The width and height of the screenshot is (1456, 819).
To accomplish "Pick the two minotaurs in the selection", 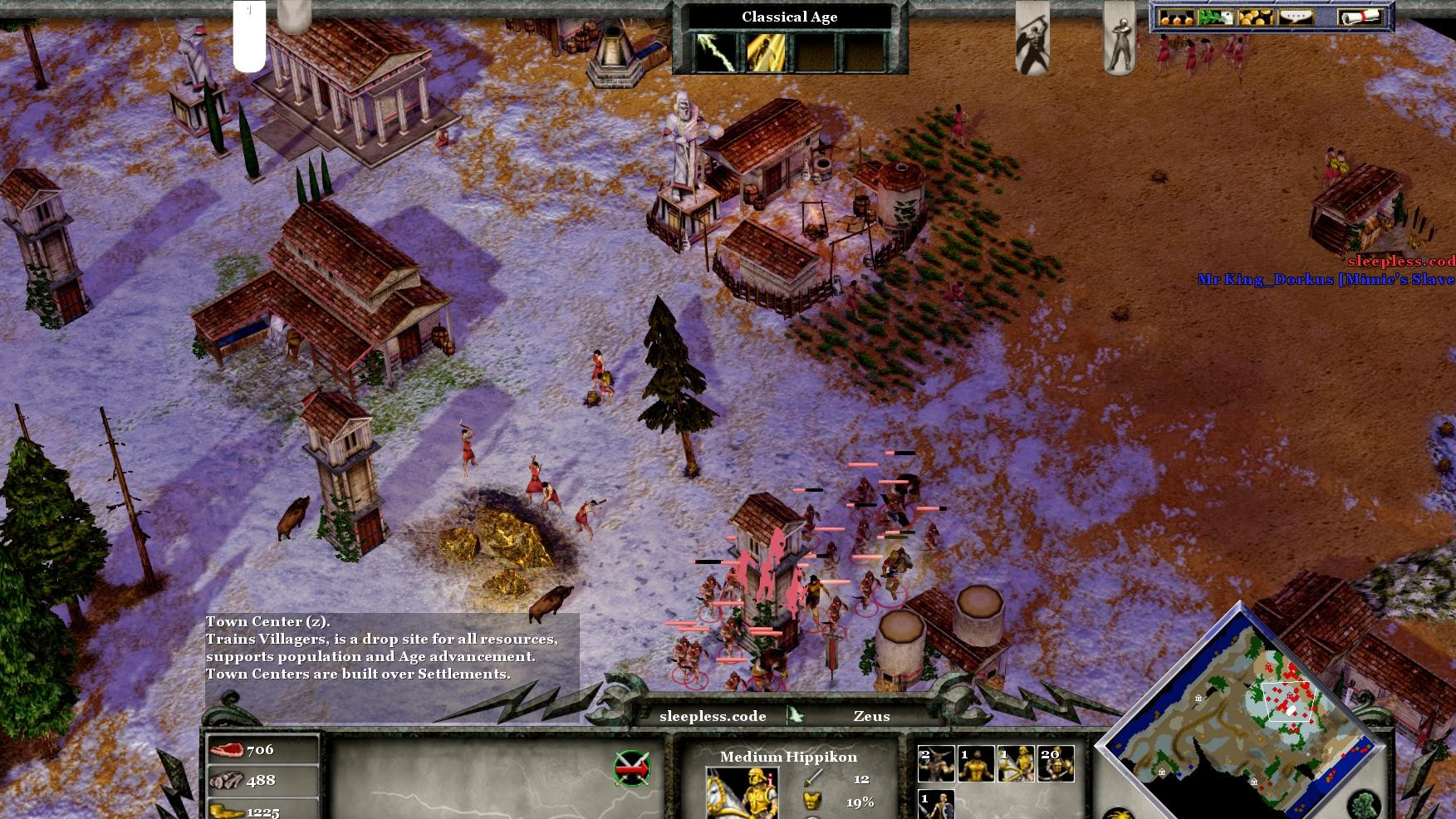I will pyautogui.click(x=935, y=764).
